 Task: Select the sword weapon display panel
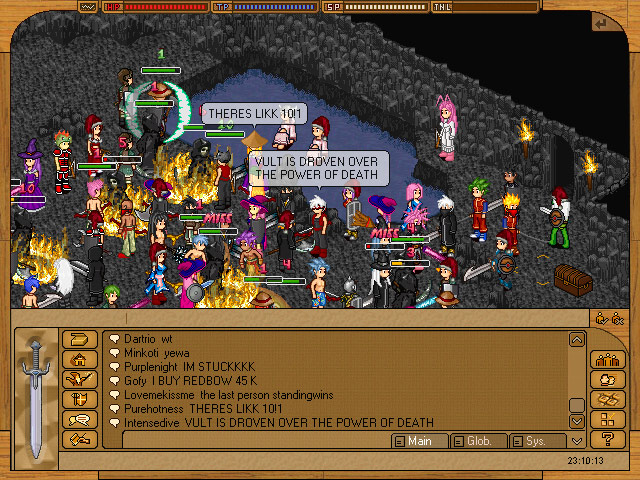coord(36,390)
